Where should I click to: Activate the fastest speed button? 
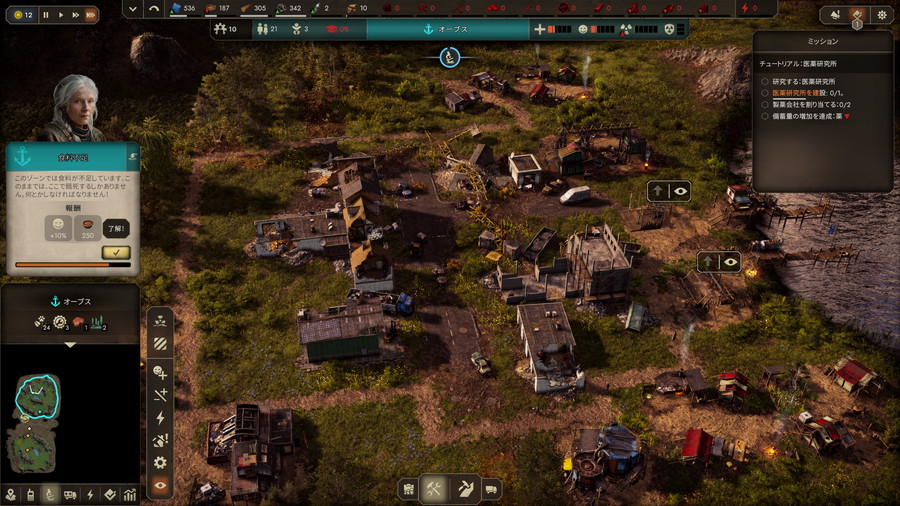coord(90,15)
